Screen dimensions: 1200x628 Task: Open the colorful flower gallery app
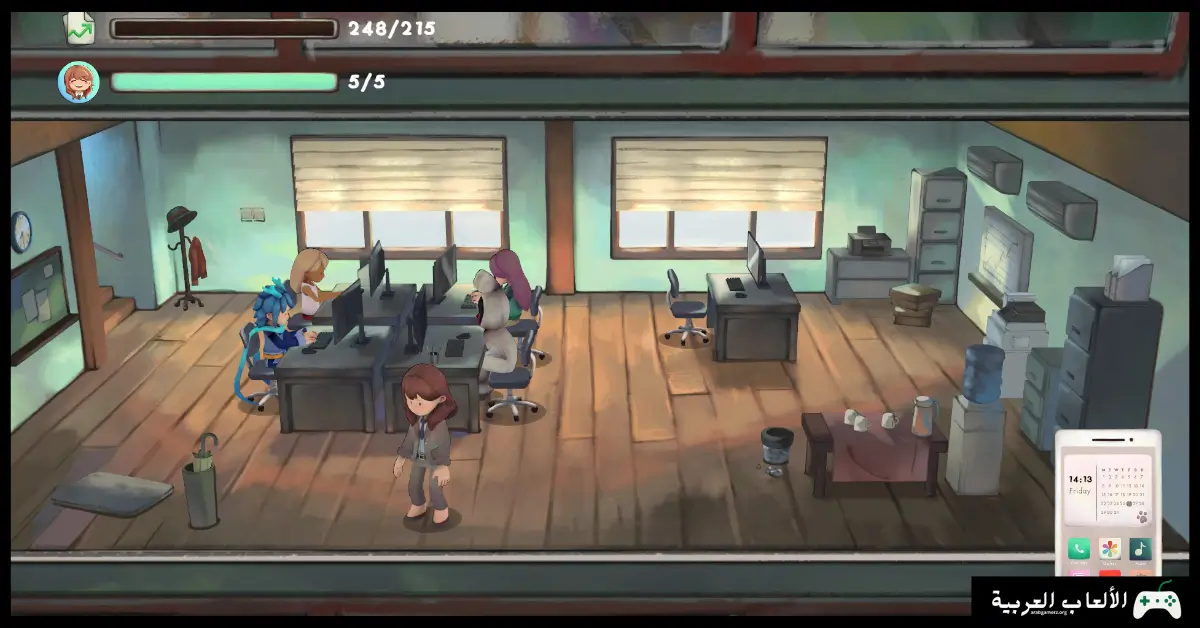[x=1110, y=549]
